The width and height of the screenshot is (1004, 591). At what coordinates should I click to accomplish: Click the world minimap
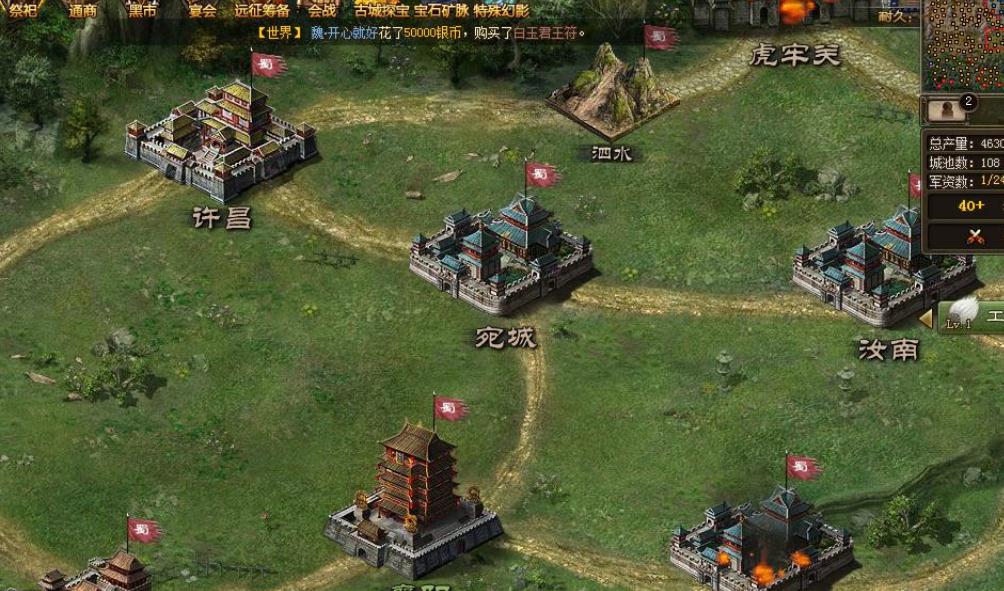point(963,45)
